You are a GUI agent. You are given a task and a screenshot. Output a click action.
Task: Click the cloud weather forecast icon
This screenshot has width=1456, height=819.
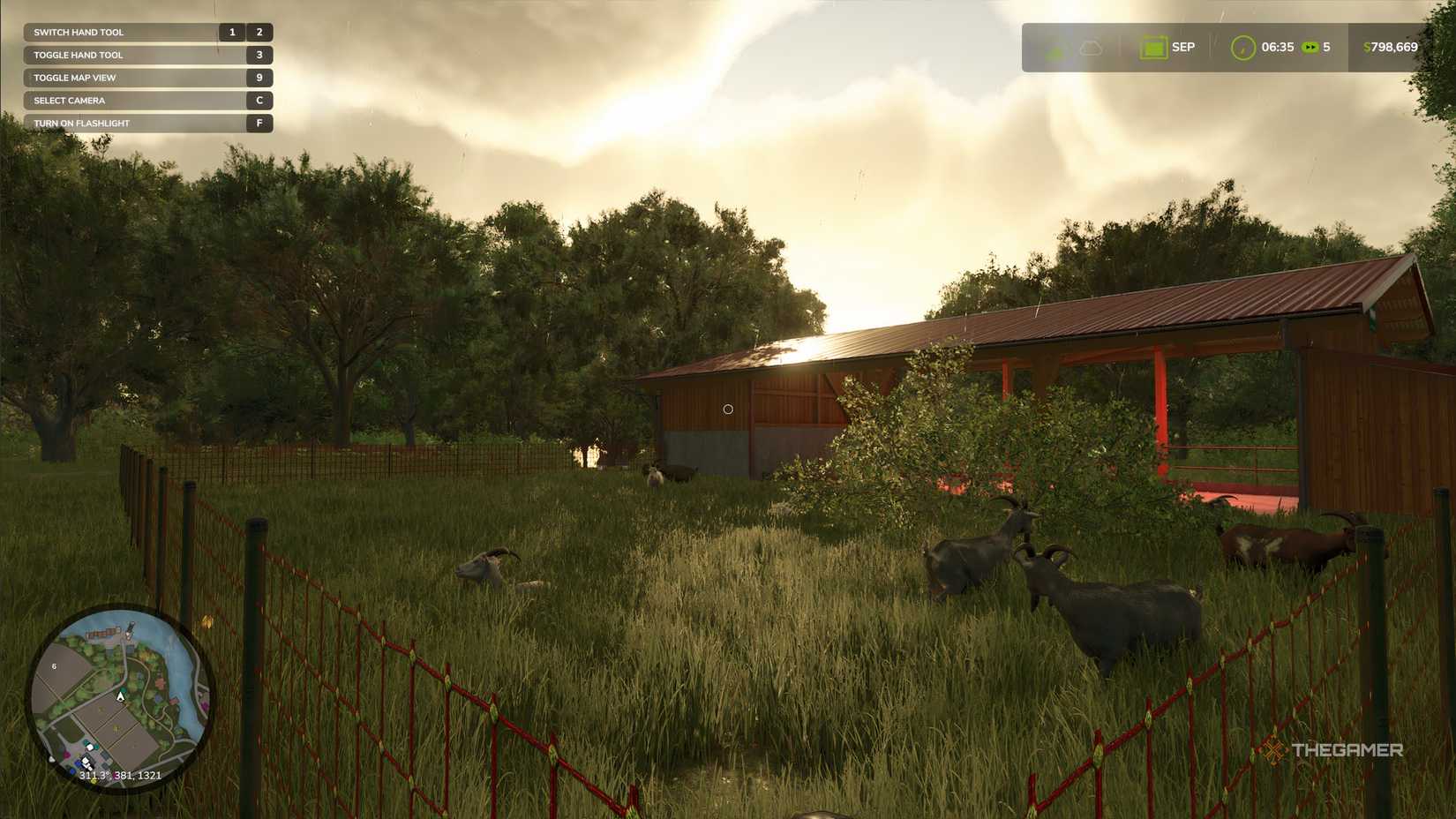[x=1091, y=47]
